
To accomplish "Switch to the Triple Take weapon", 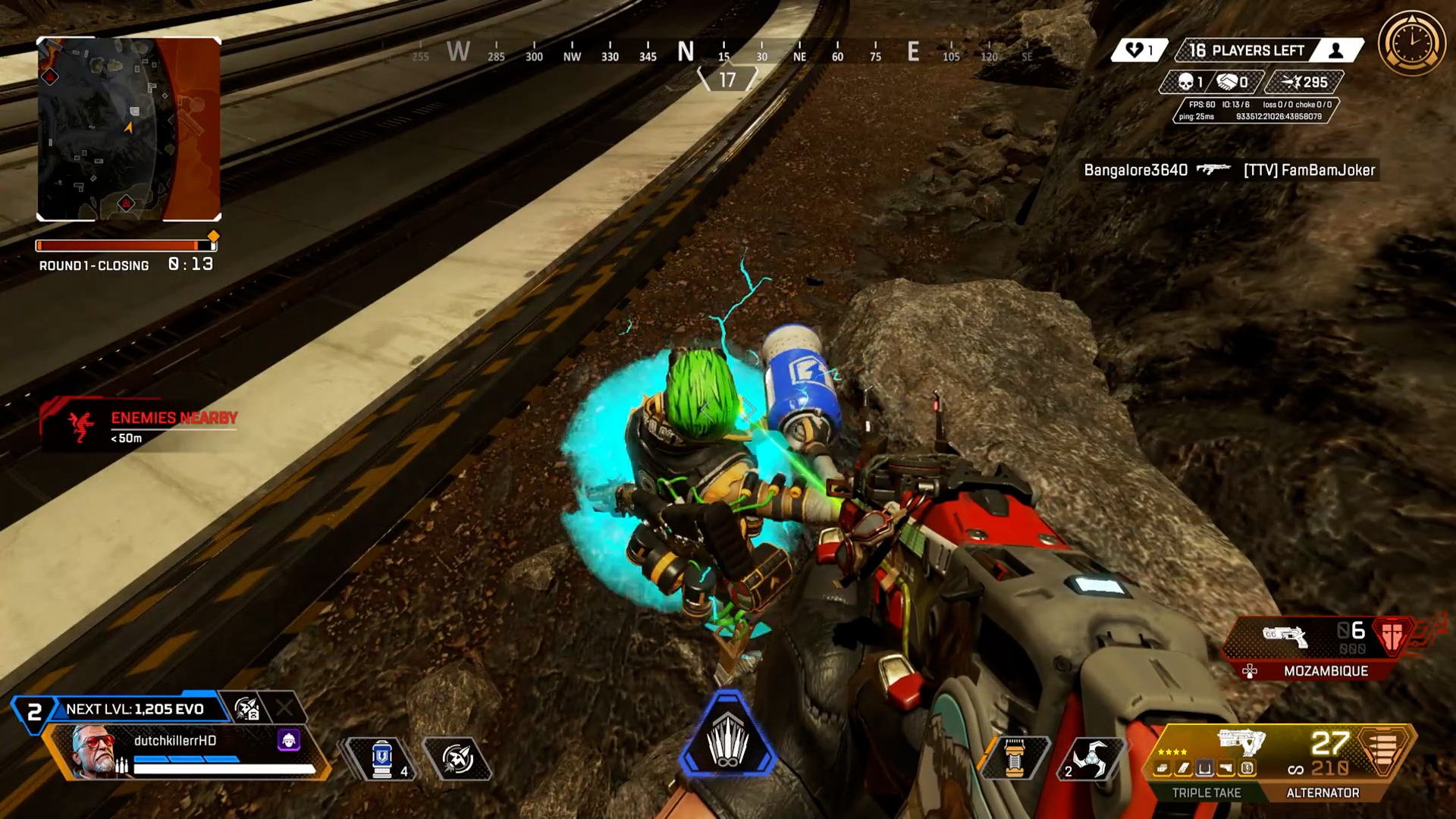I will tap(1206, 792).
